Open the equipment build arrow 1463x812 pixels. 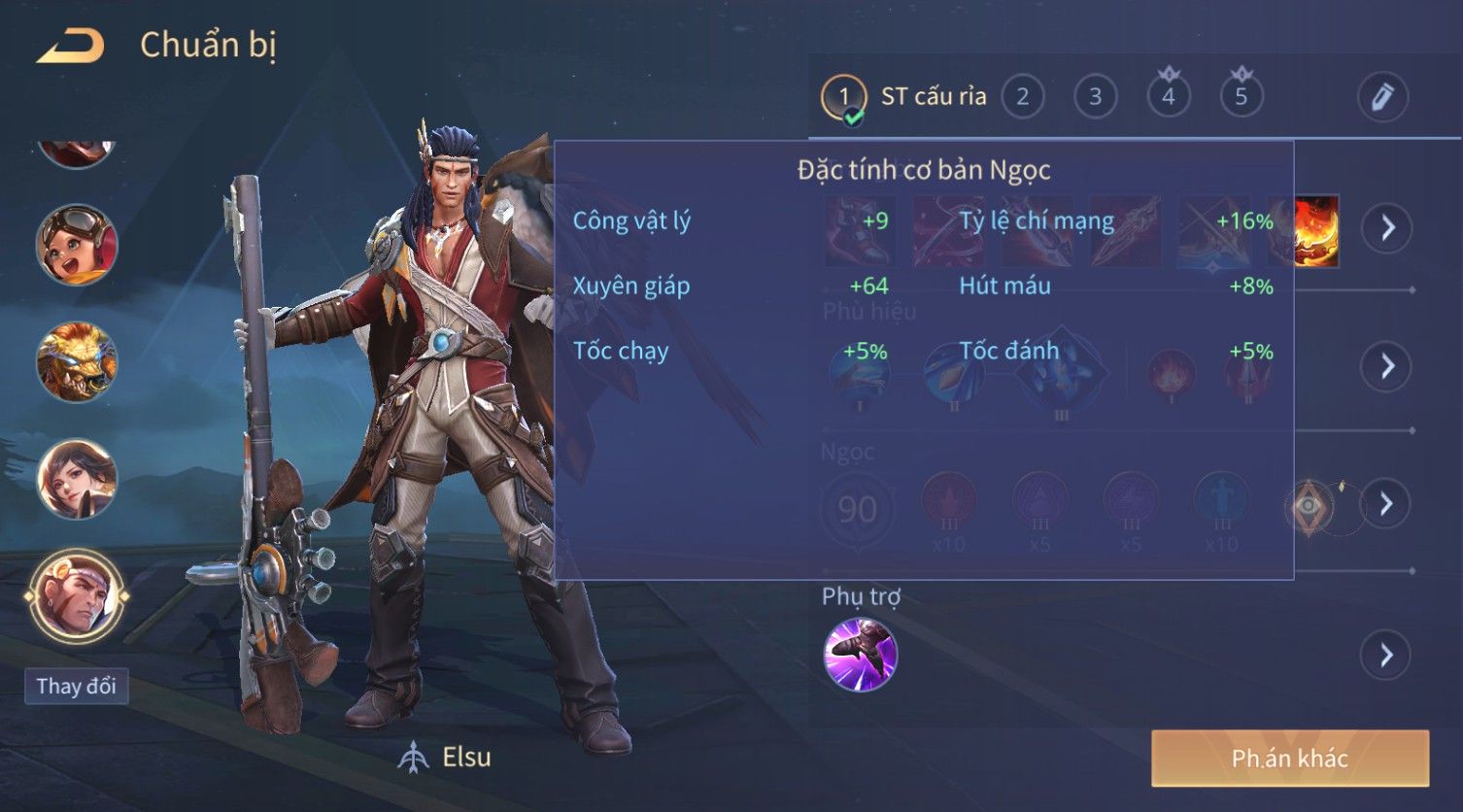tap(1386, 228)
